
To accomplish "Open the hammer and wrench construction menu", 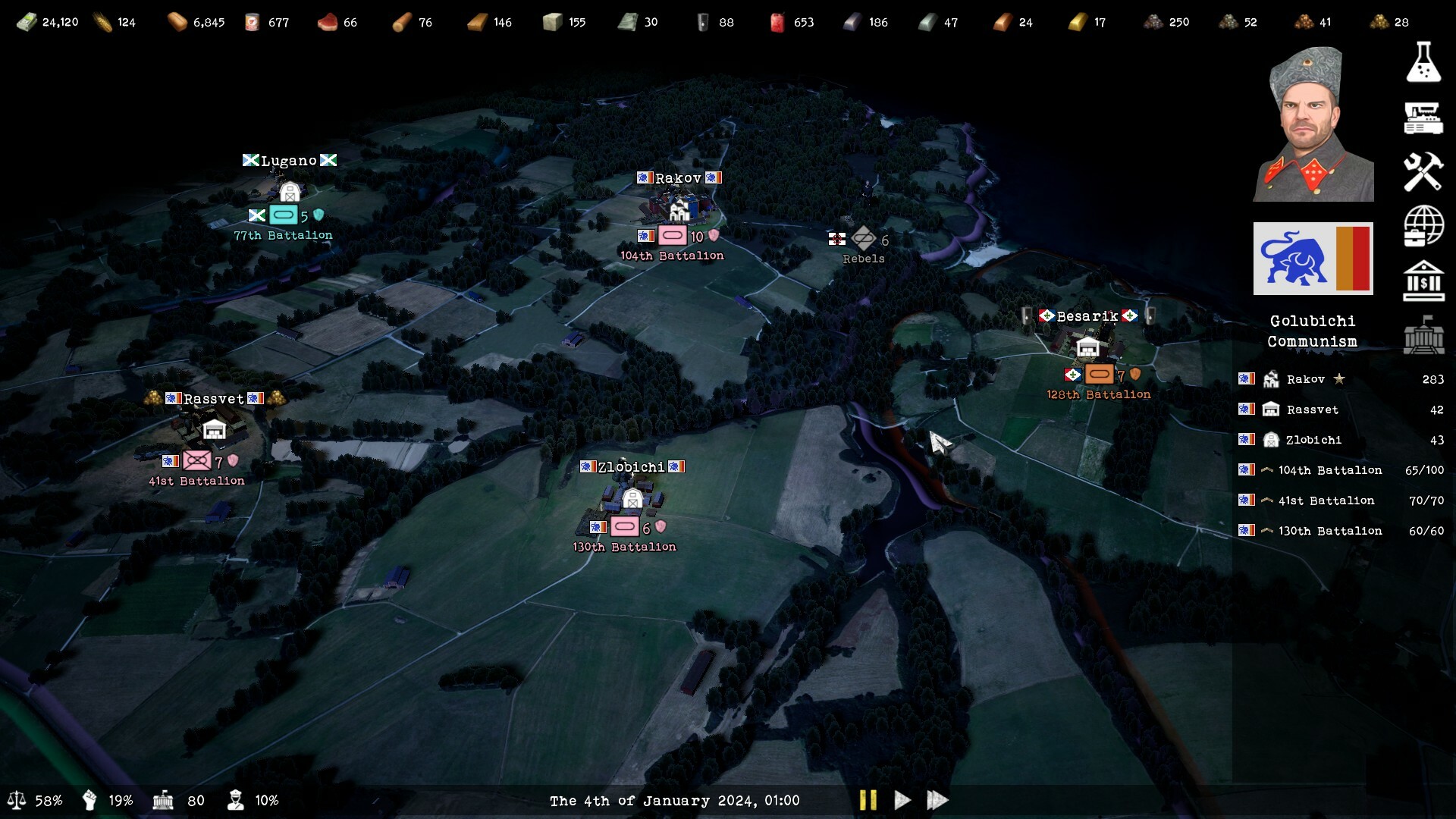I will (1423, 171).
